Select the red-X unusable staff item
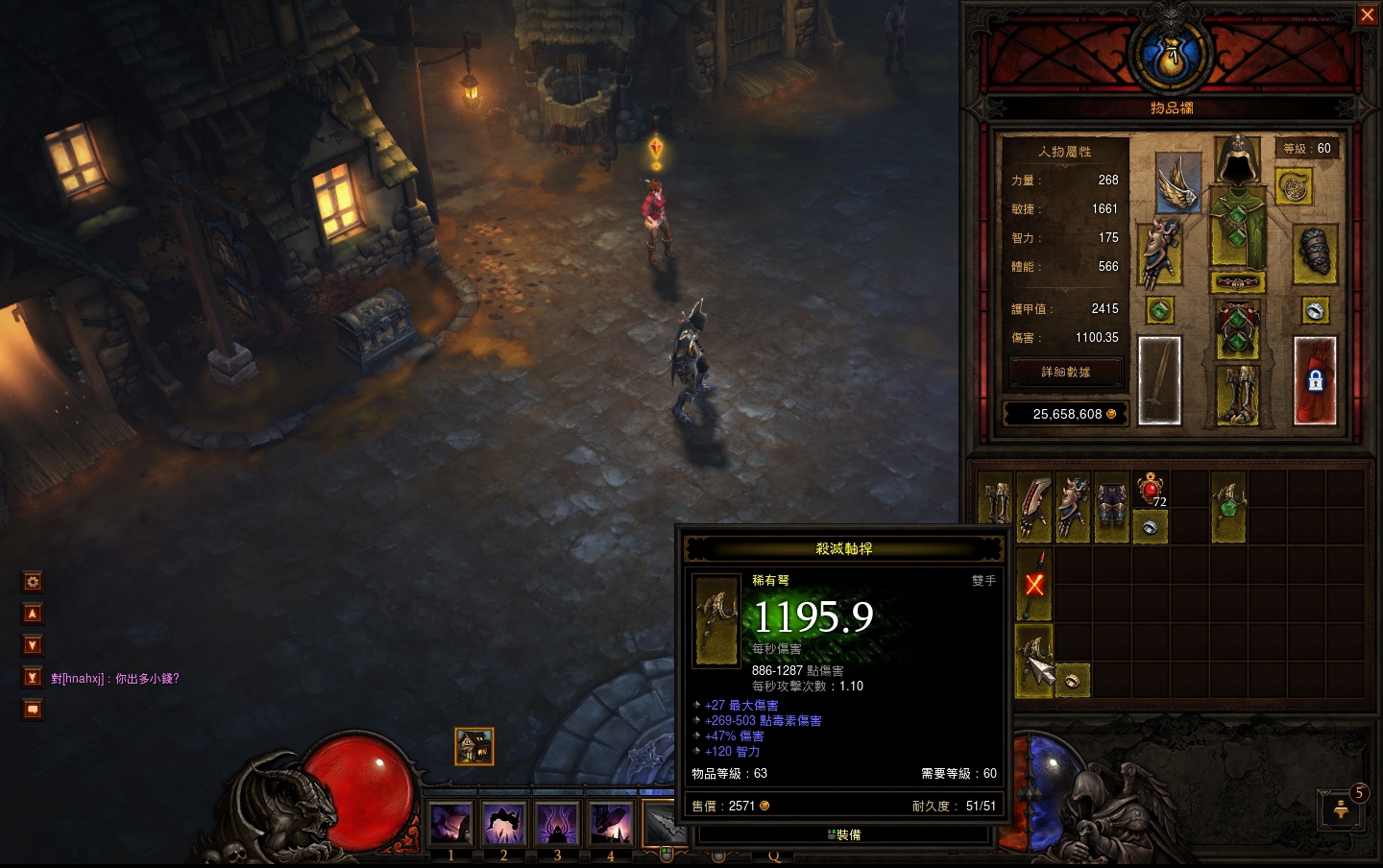Image resolution: width=1383 pixels, height=868 pixels. coord(1034,584)
